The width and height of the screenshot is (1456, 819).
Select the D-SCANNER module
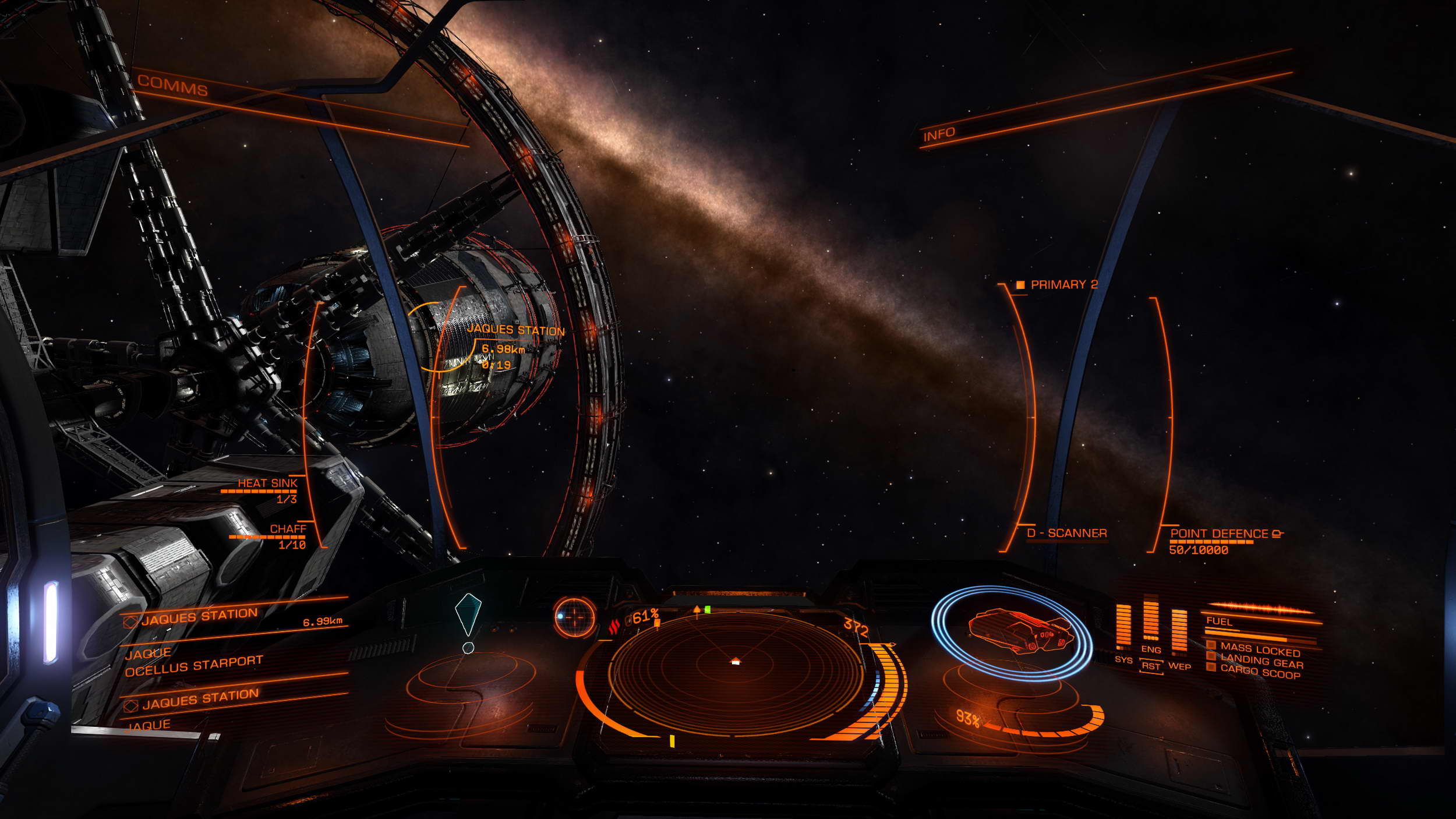tap(1066, 533)
